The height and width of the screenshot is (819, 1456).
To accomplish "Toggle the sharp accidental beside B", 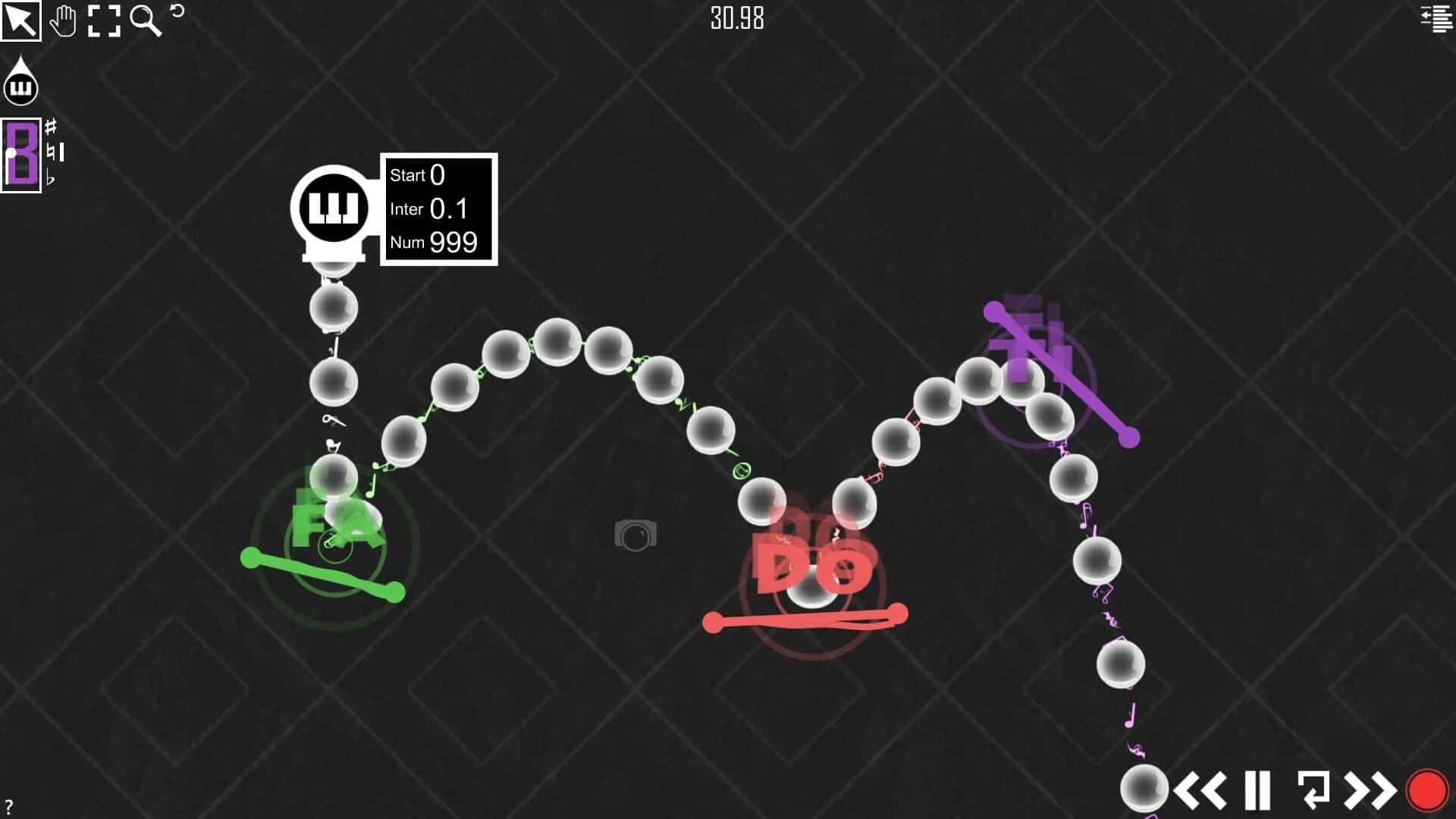I will tap(51, 127).
